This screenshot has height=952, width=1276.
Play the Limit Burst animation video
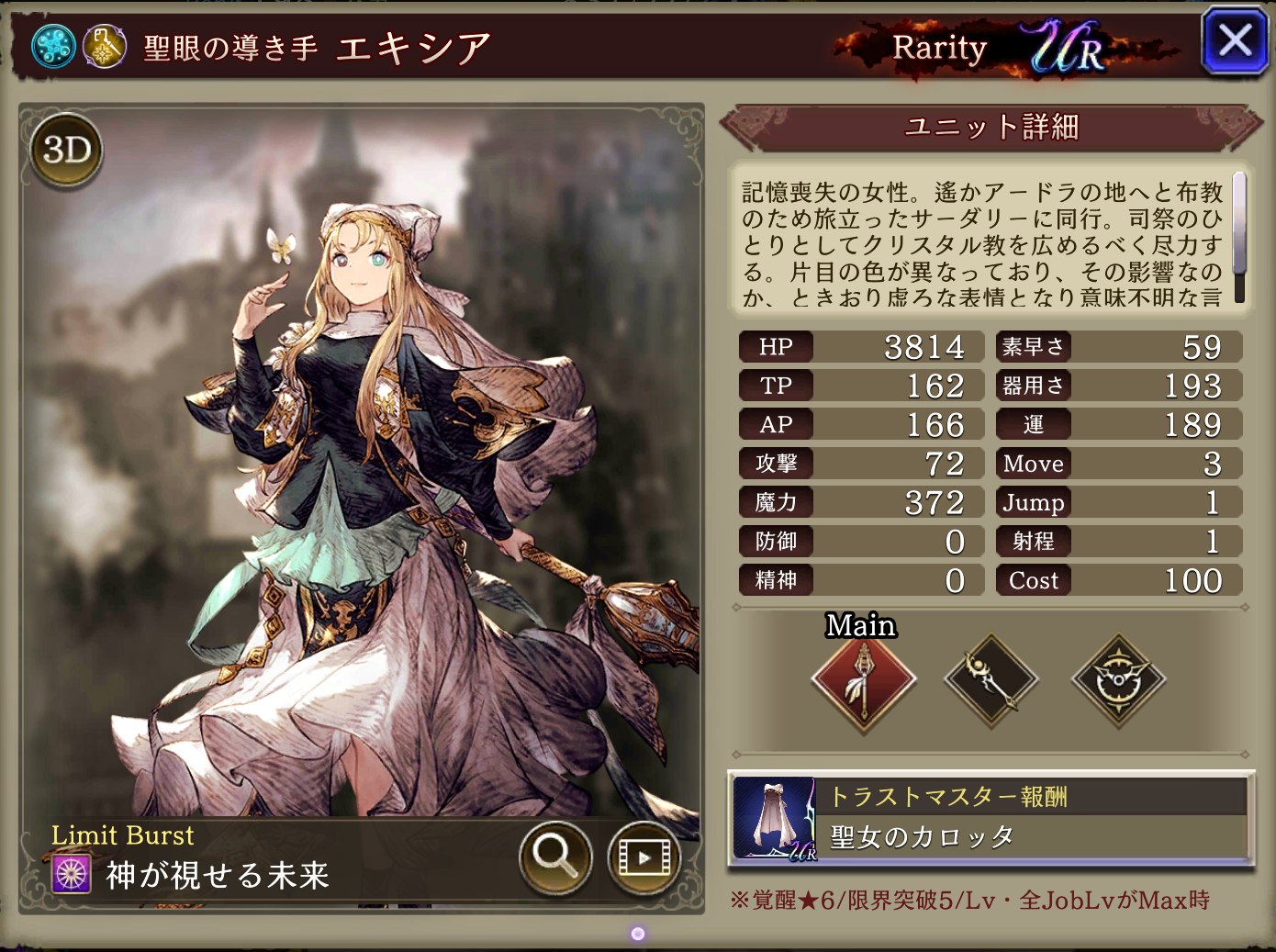tap(643, 857)
